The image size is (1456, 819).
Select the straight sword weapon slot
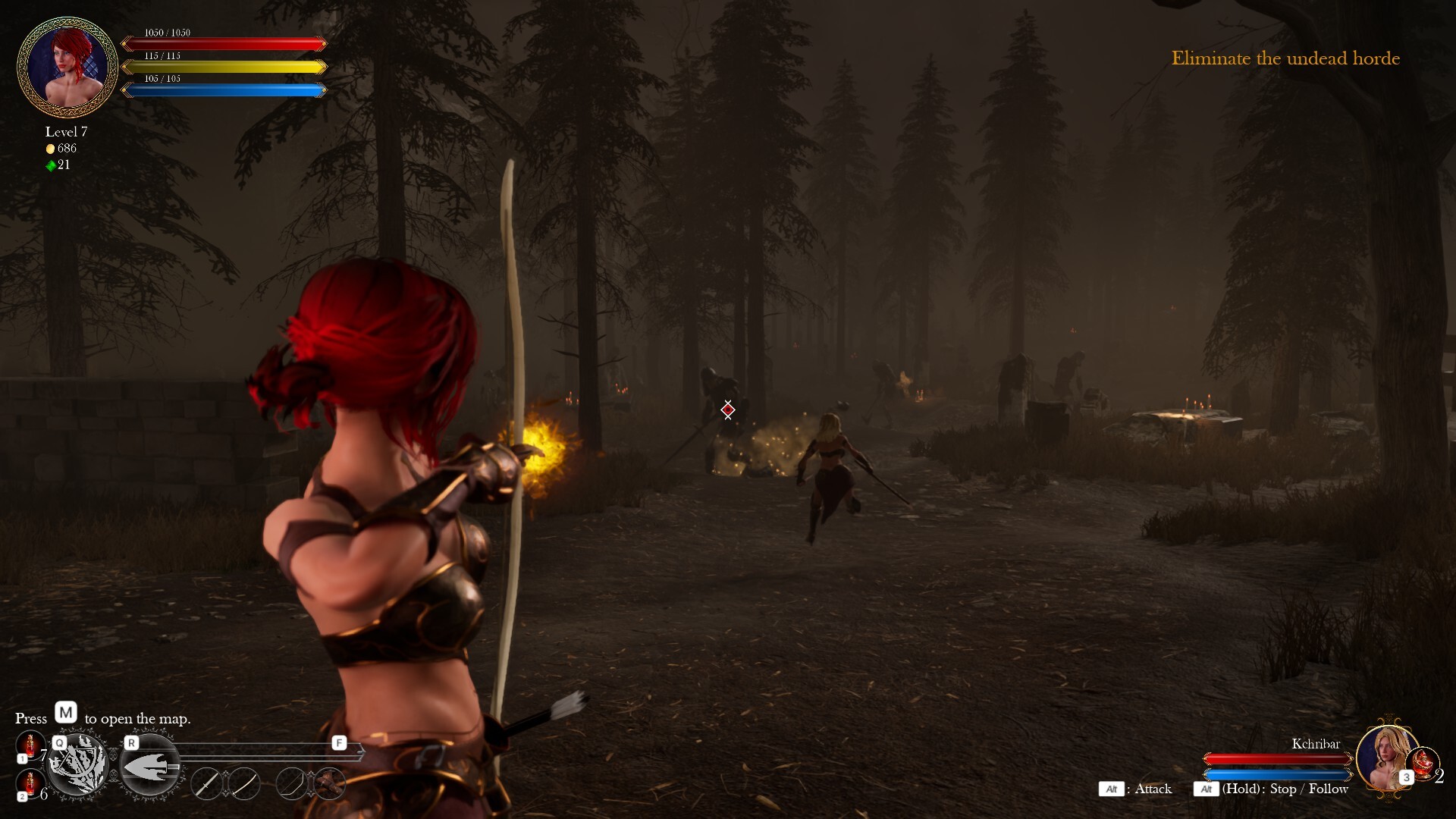click(206, 784)
